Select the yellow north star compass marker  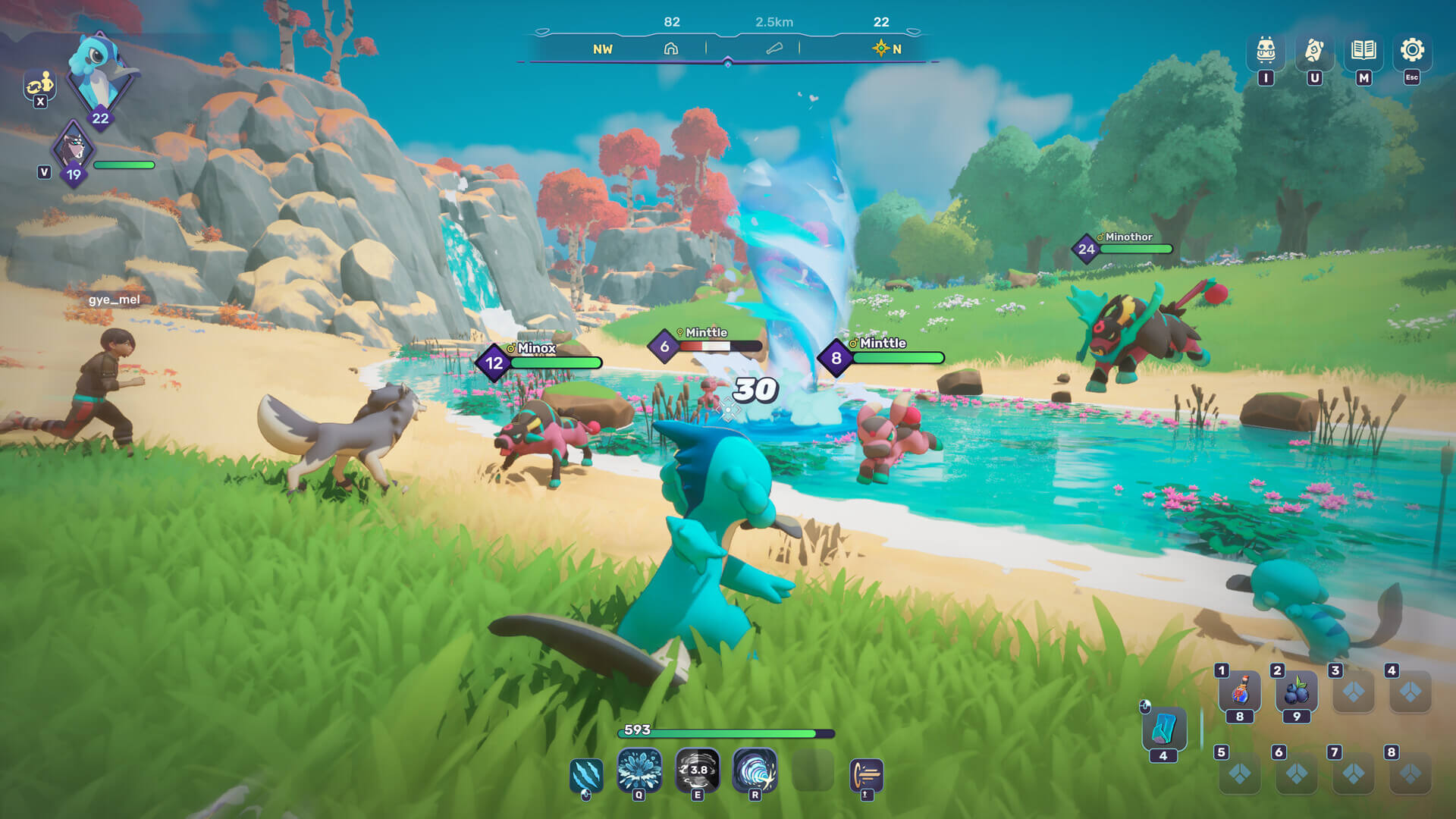tap(880, 49)
